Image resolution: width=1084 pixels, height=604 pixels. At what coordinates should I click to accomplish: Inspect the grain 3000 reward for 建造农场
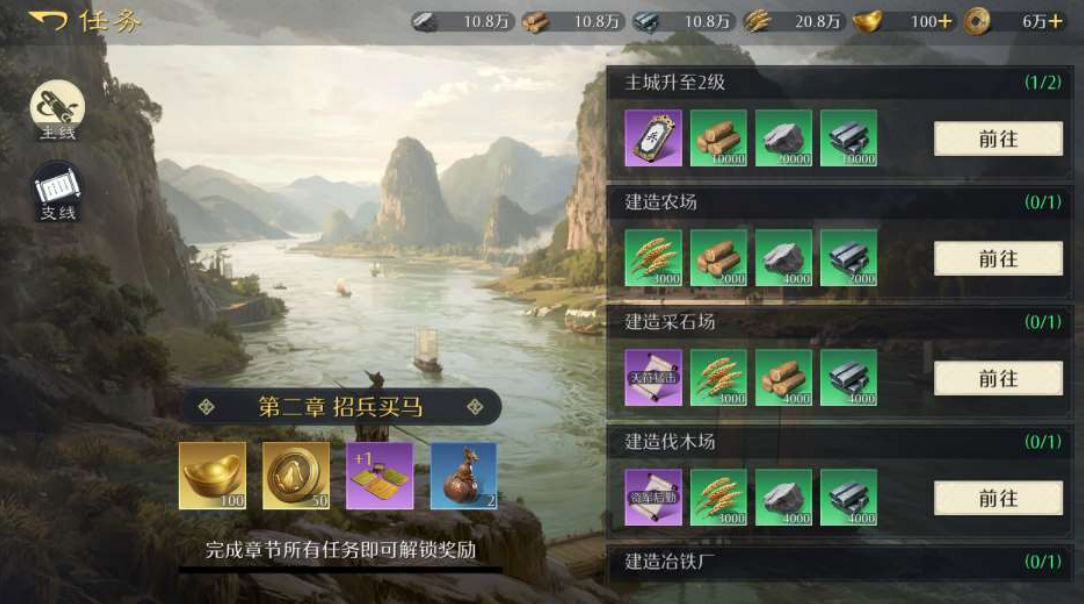653,258
